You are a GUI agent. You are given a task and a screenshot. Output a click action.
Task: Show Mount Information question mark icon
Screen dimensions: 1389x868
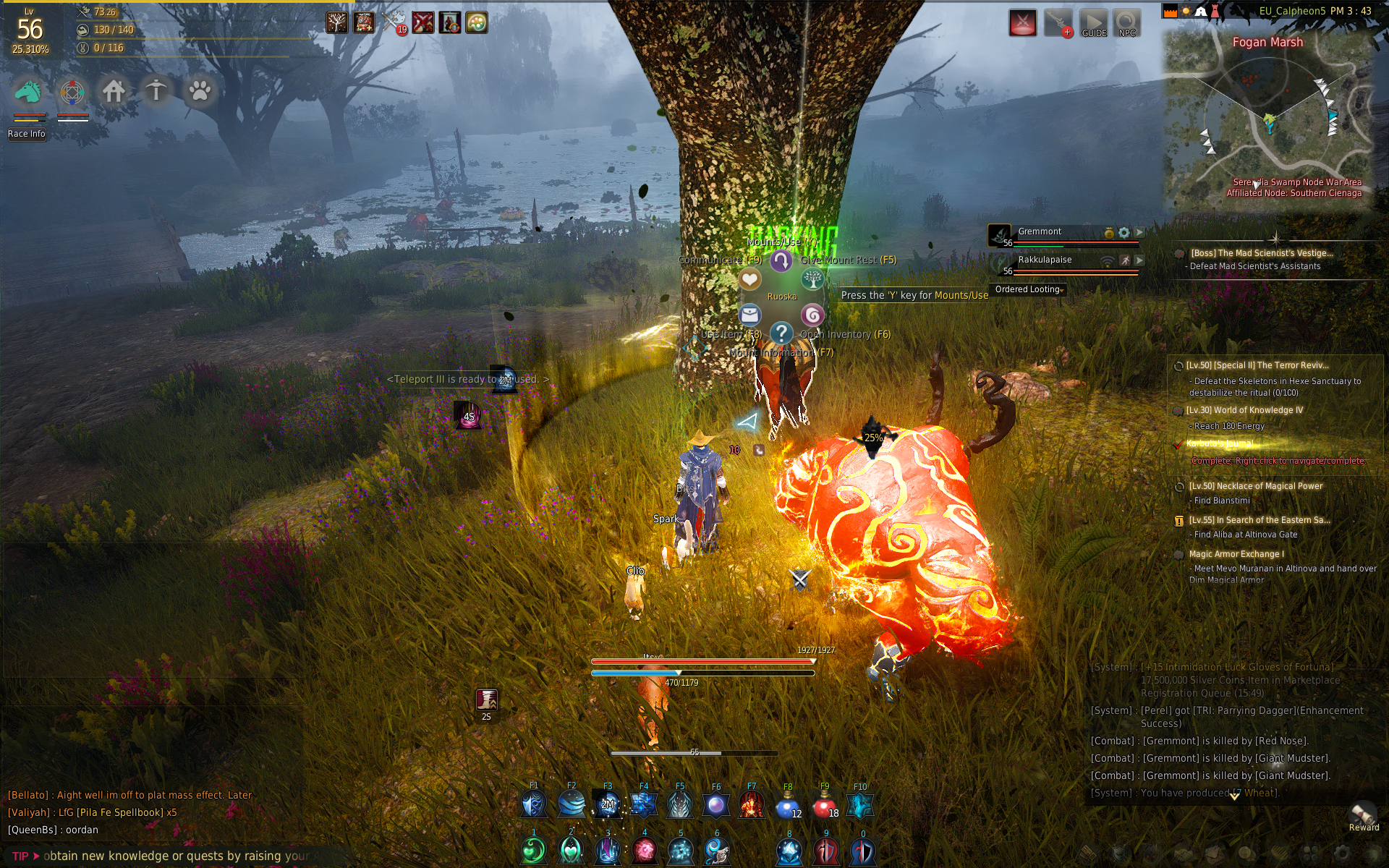click(781, 333)
